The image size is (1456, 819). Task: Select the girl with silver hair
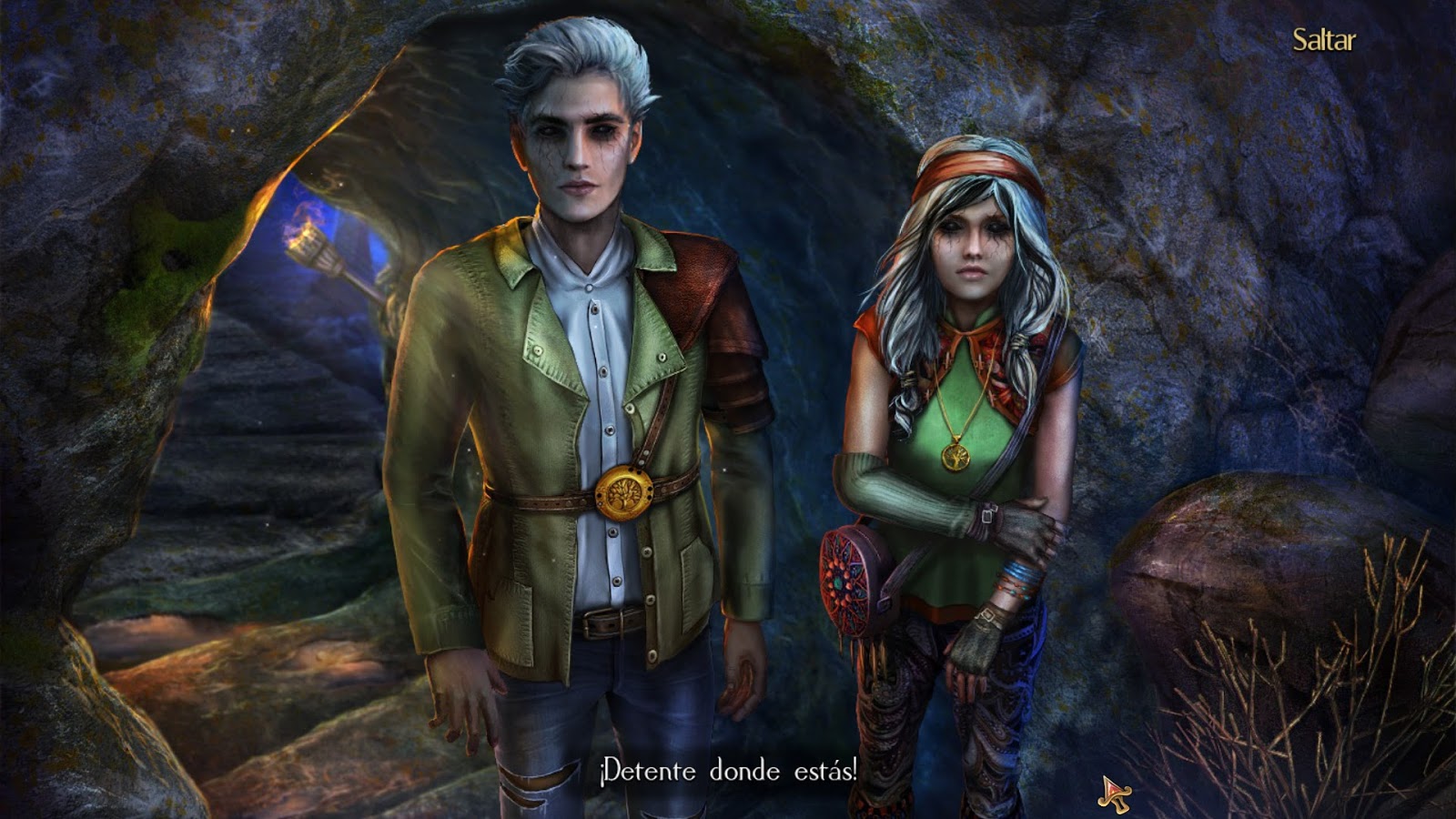(965, 409)
